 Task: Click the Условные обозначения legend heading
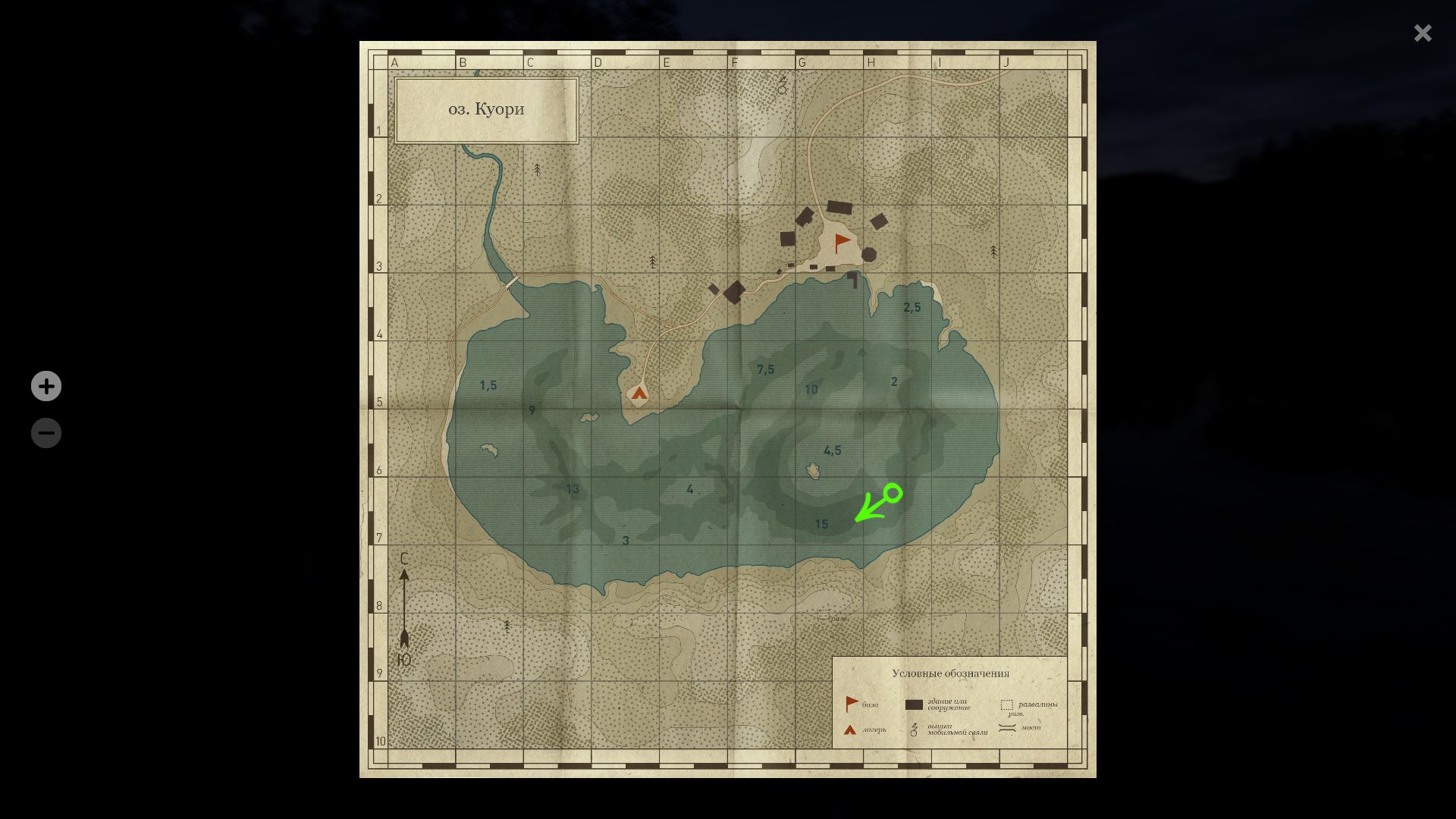[952, 673]
